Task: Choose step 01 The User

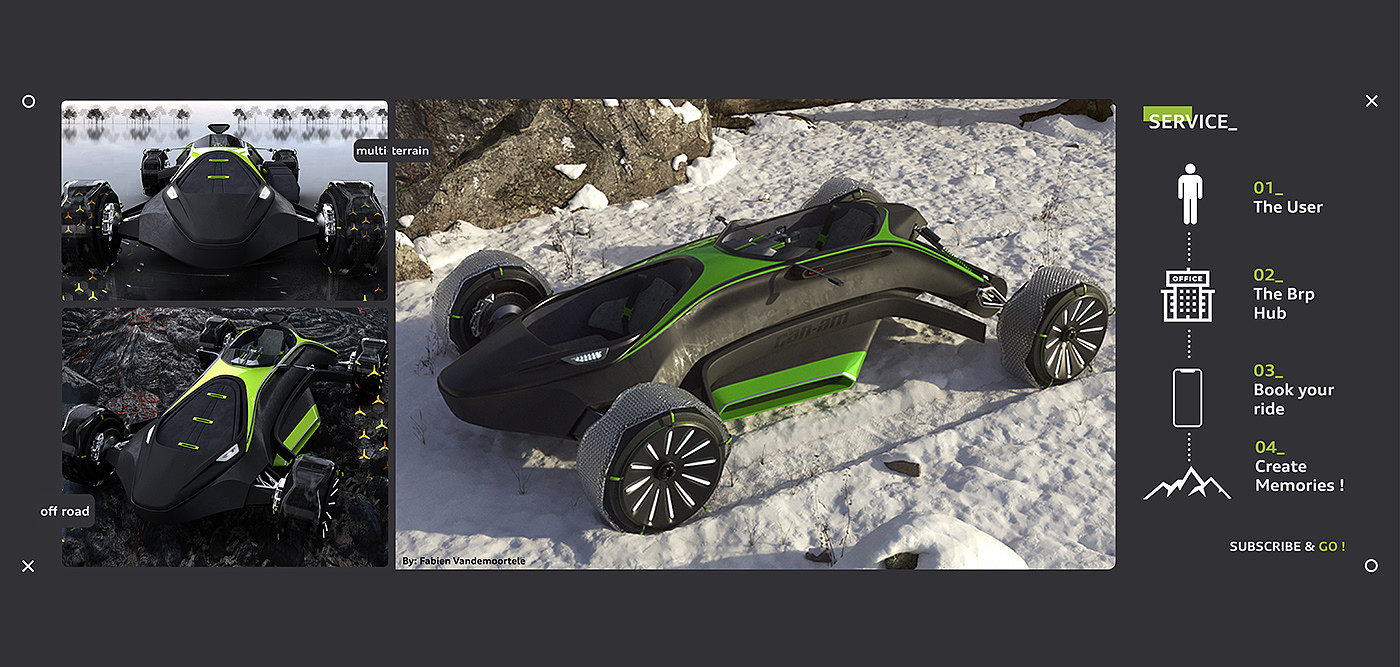Action: (x=1287, y=198)
